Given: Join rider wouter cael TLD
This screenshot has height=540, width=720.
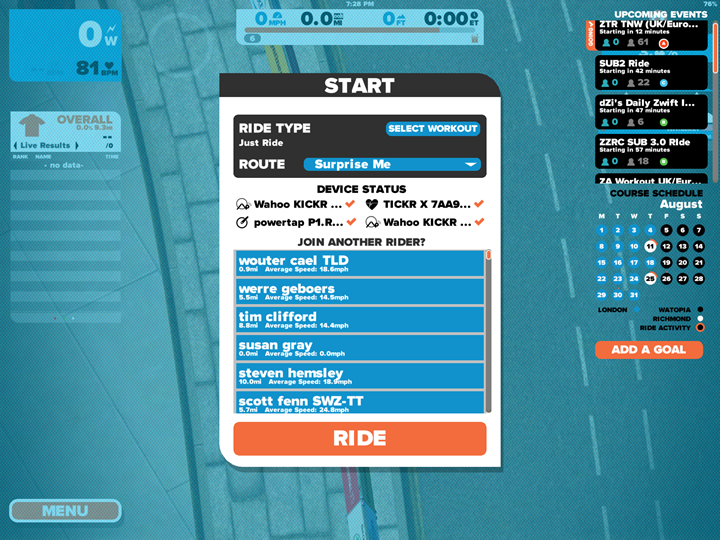Looking at the screenshot, I should 360,263.
